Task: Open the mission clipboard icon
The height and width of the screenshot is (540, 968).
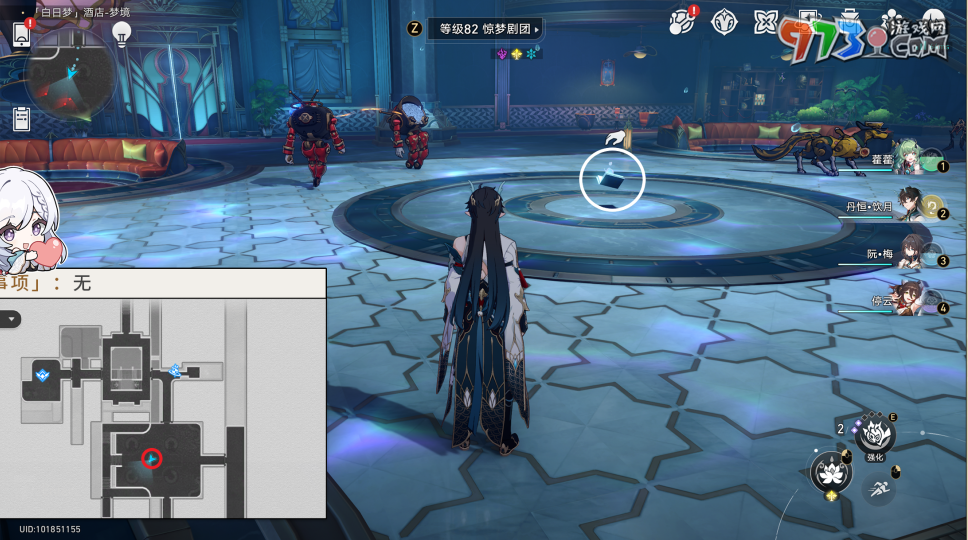Action: tap(21, 118)
